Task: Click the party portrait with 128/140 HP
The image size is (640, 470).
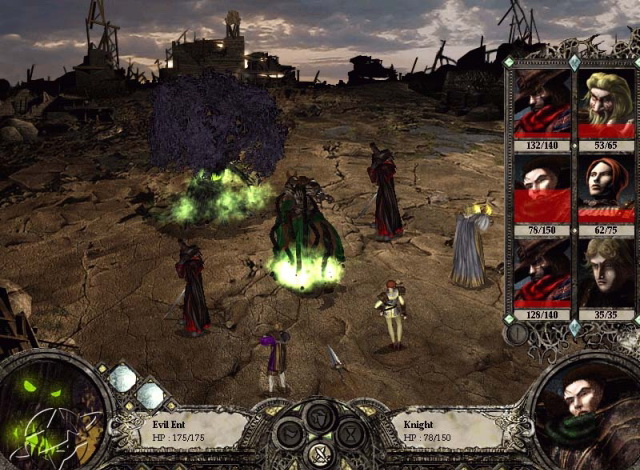Action: (541, 272)
